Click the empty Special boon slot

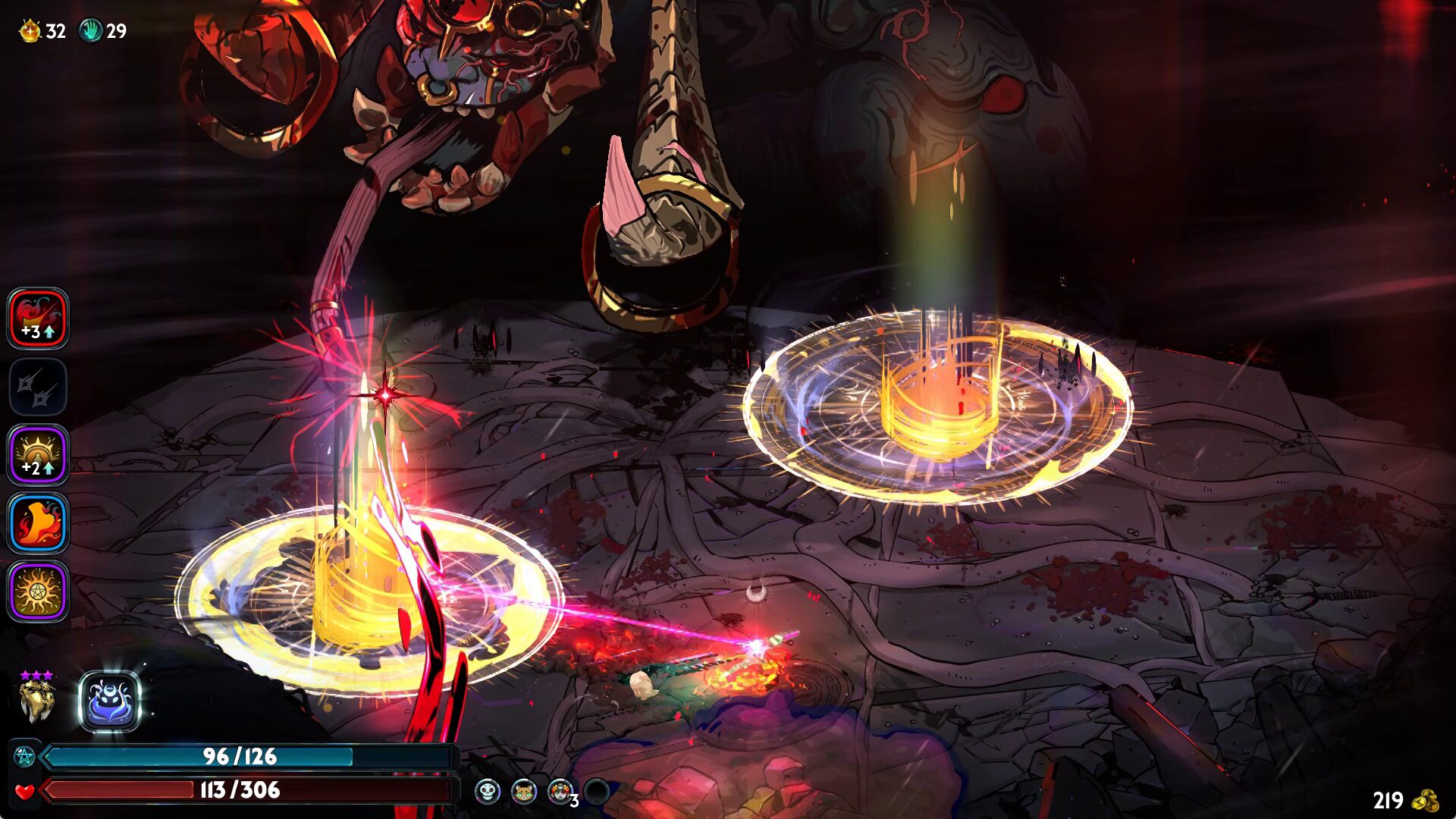pos(38,387)
